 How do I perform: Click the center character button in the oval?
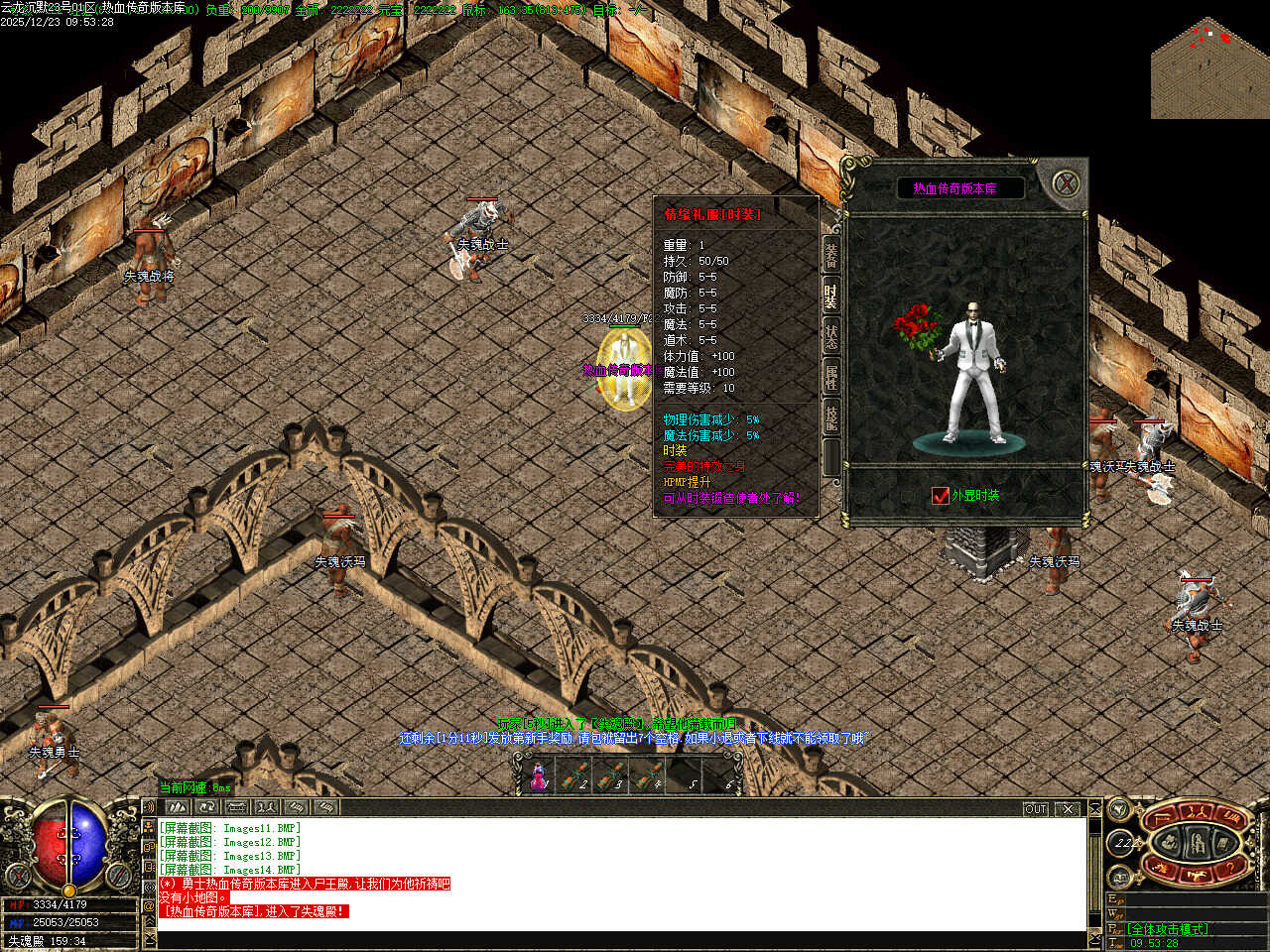pyautogui.click(x=1199, y=844)
